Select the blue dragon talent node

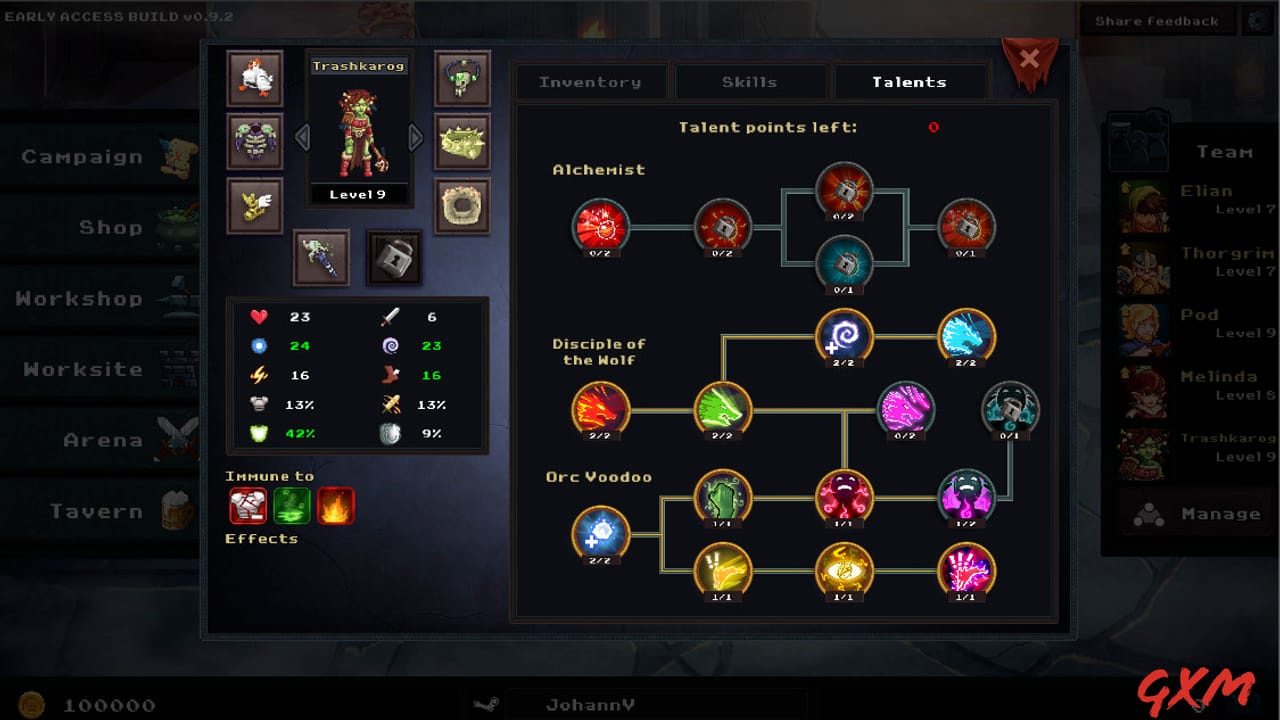pos(965,338)
